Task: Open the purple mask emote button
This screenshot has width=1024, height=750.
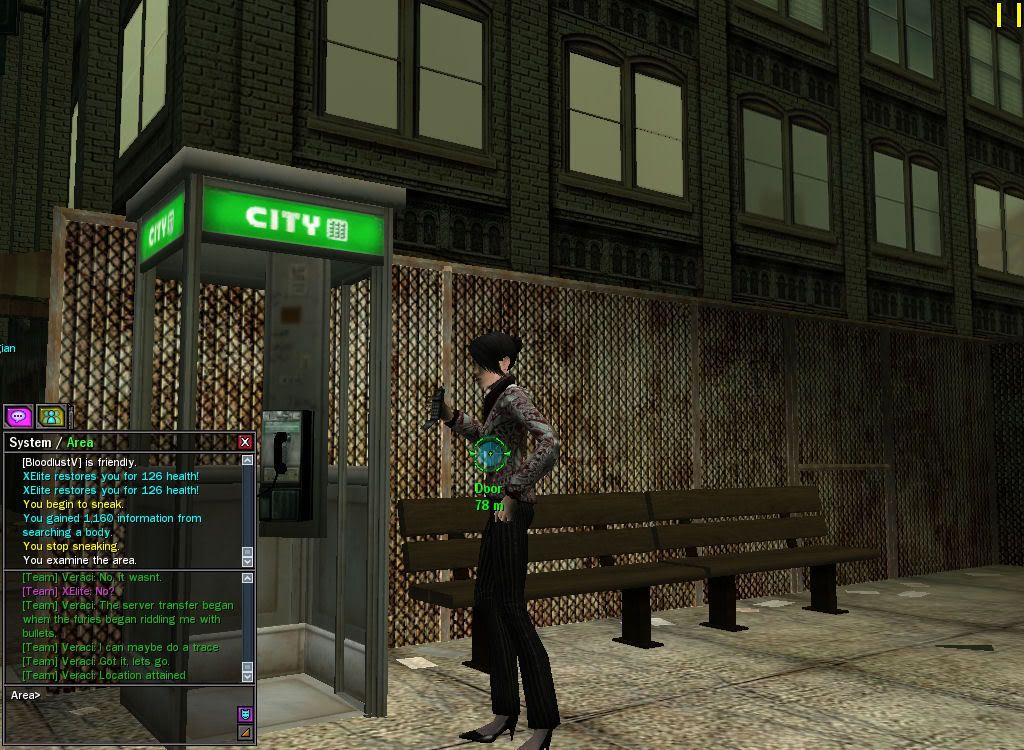Action: [x=245, y=714]
